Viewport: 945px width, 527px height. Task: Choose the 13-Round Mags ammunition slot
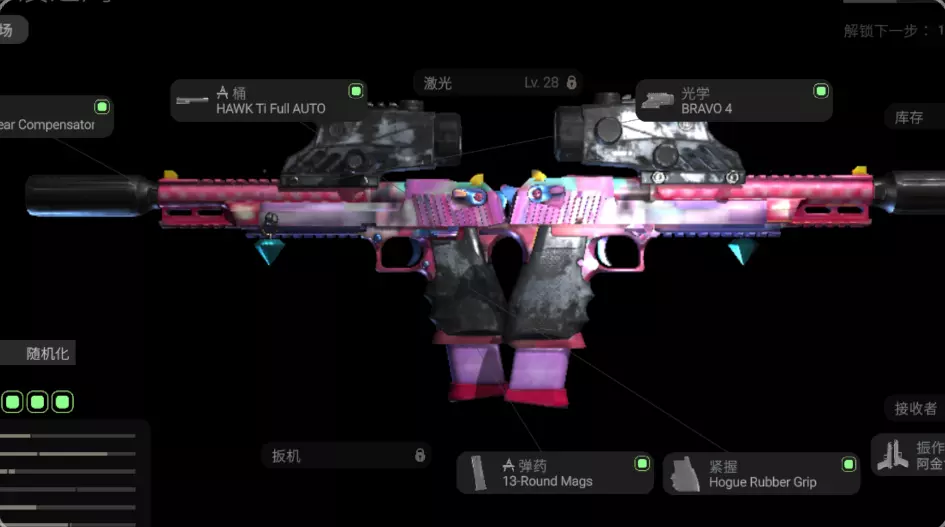pos(554,473)
